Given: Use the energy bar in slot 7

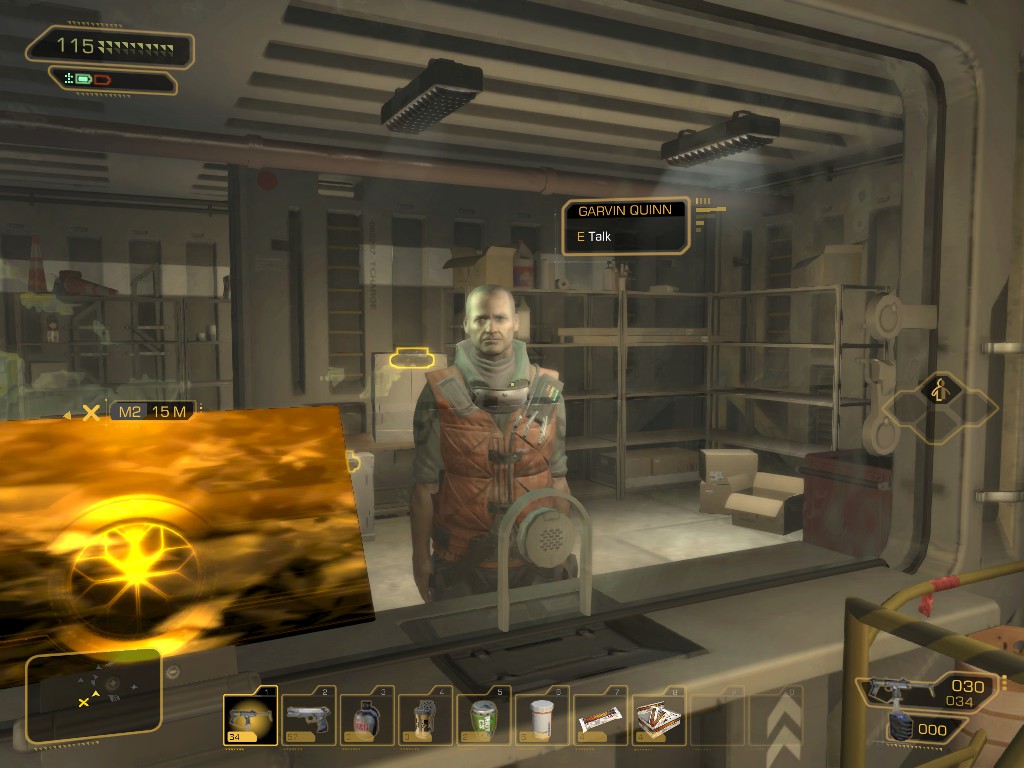Looking at the screenshot, I should (601, 718).
